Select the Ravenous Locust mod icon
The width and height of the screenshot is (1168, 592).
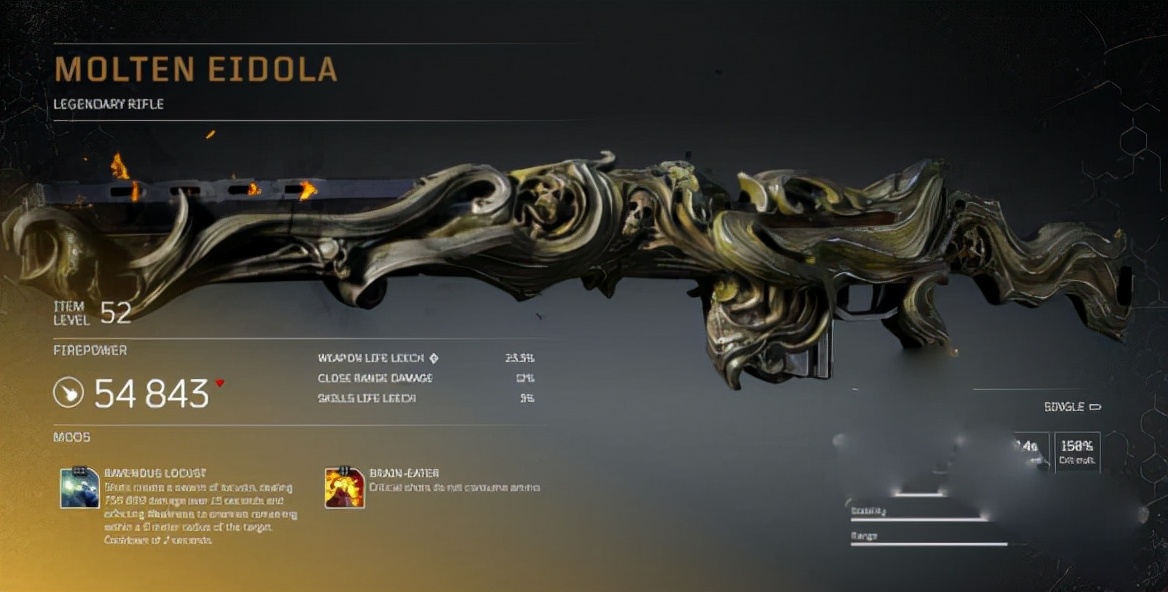coord(80,487)
